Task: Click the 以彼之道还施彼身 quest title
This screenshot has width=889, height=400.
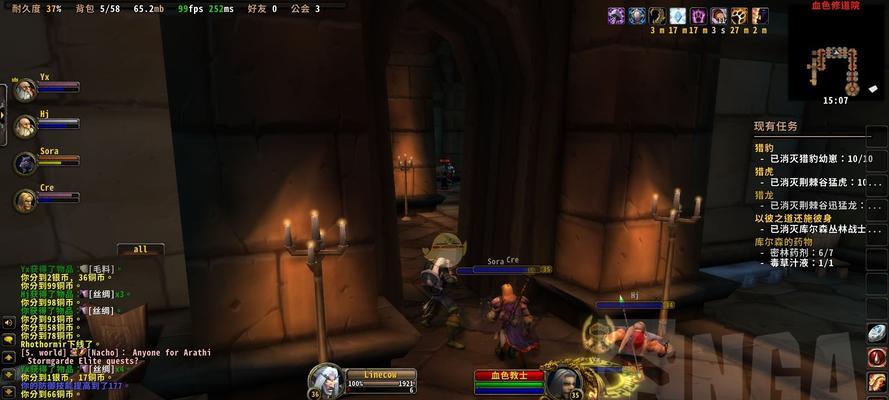Action: coord(792,218)
